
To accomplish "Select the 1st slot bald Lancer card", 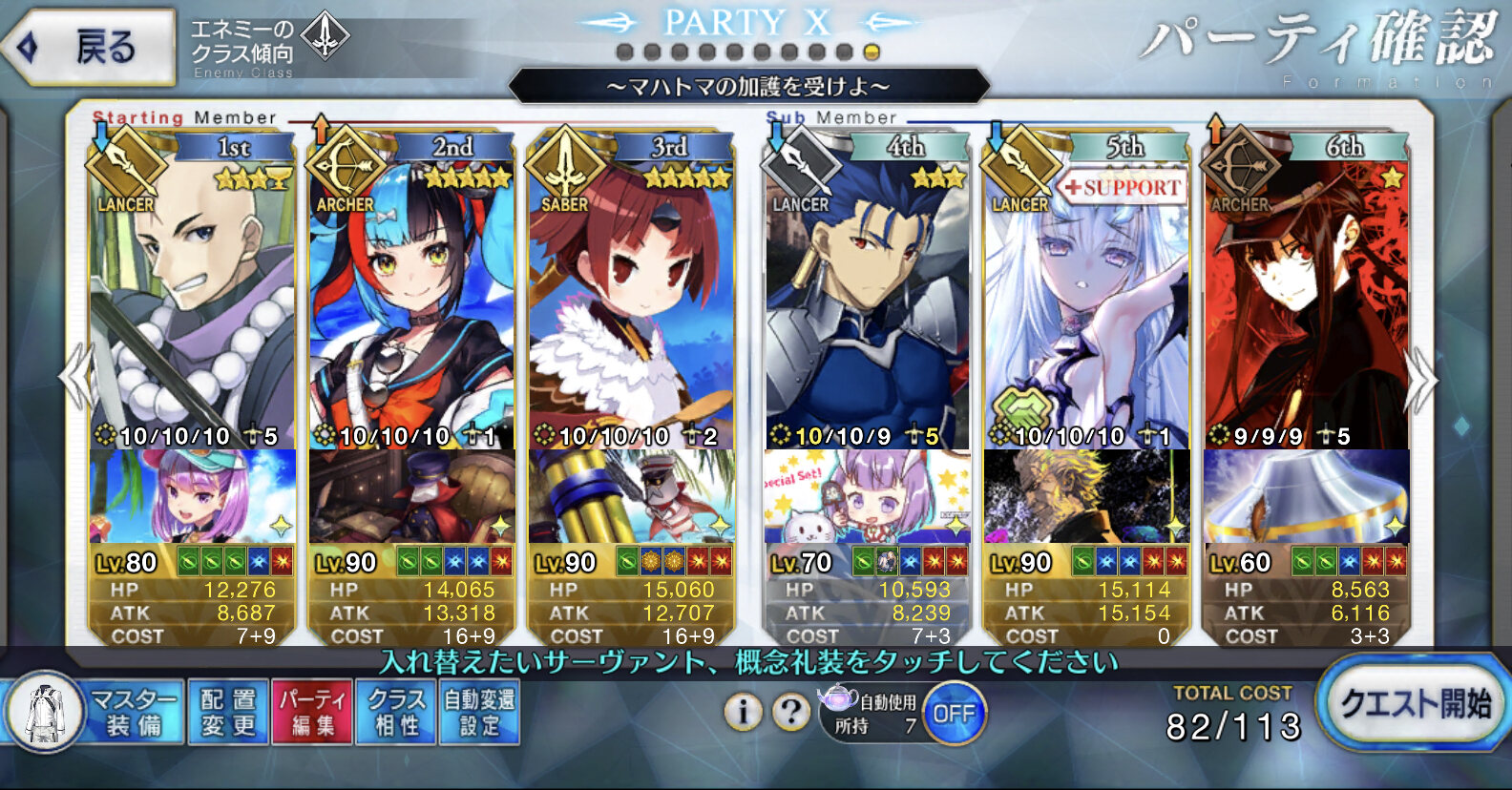I will tap(192, 305).
